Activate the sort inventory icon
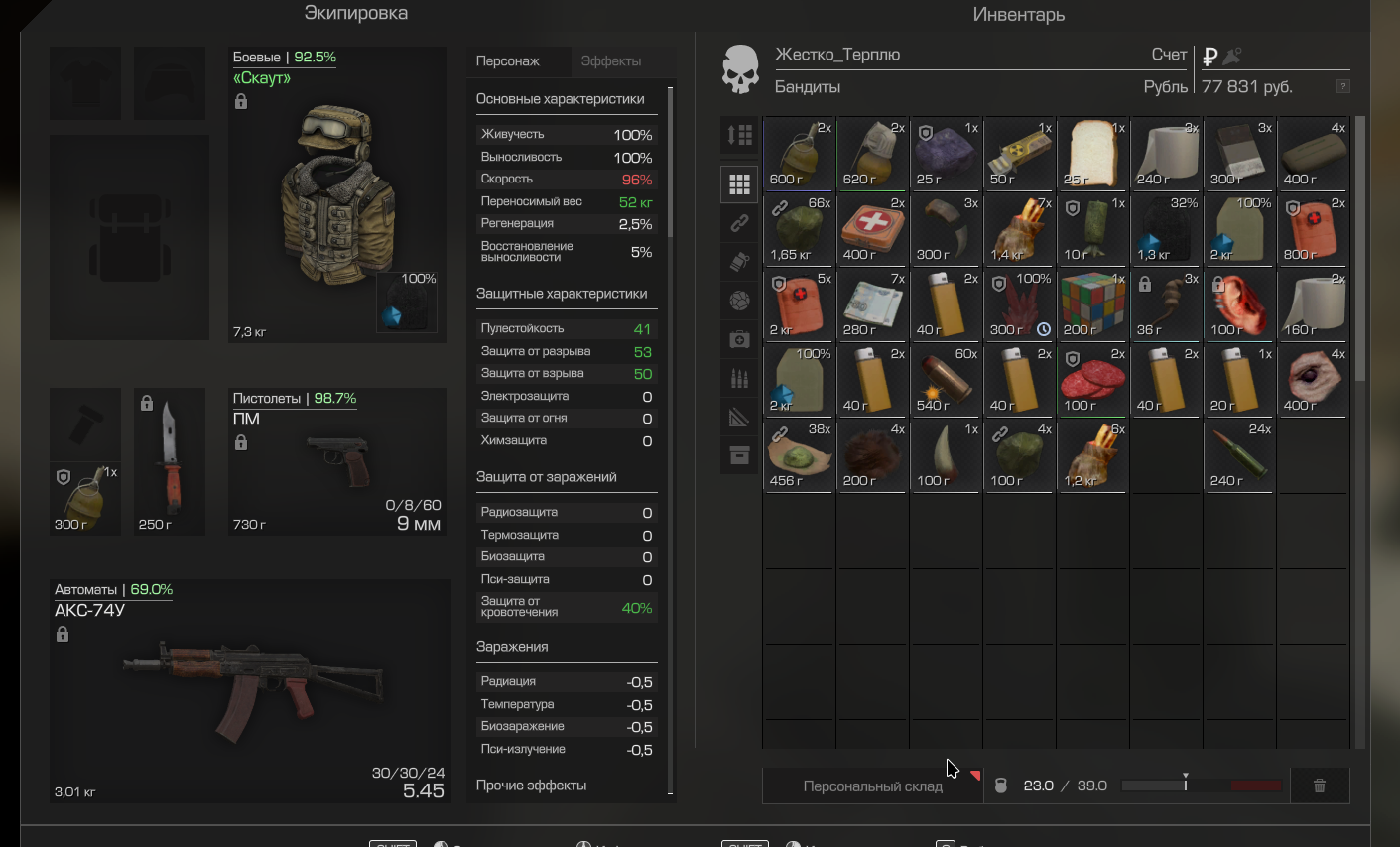 click(x=739, y=135)
